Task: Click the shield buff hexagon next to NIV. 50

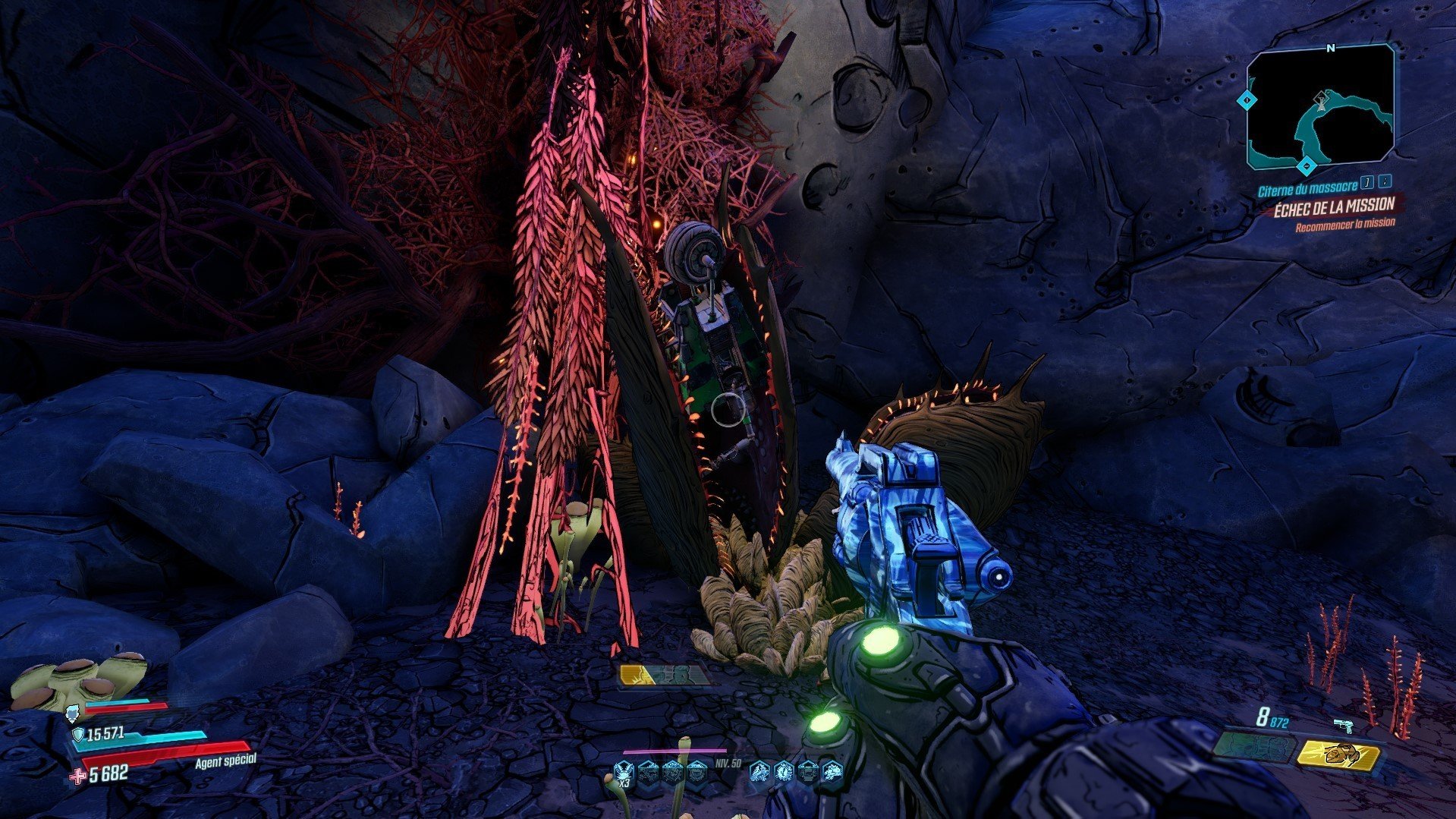Action: point(697,772)
